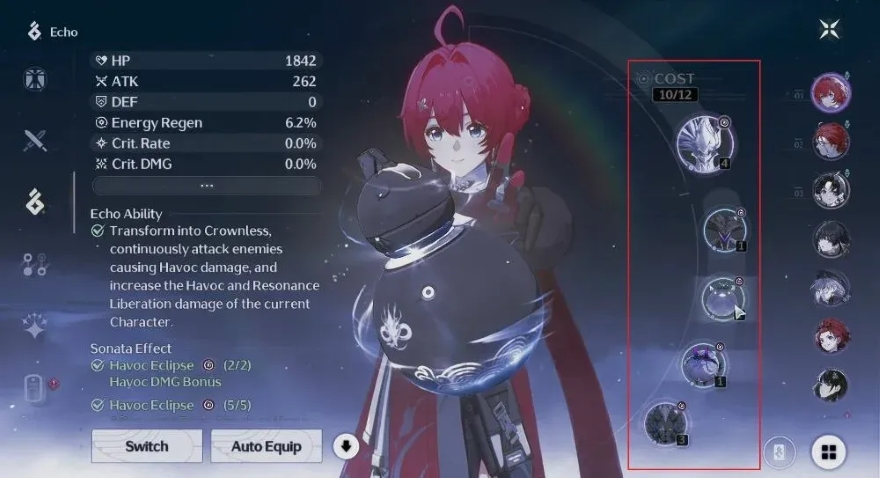The height and width of the screenshot is (478, 880).
Task: Auto Equip echoes for this character
Action: [x=266, y=446]
